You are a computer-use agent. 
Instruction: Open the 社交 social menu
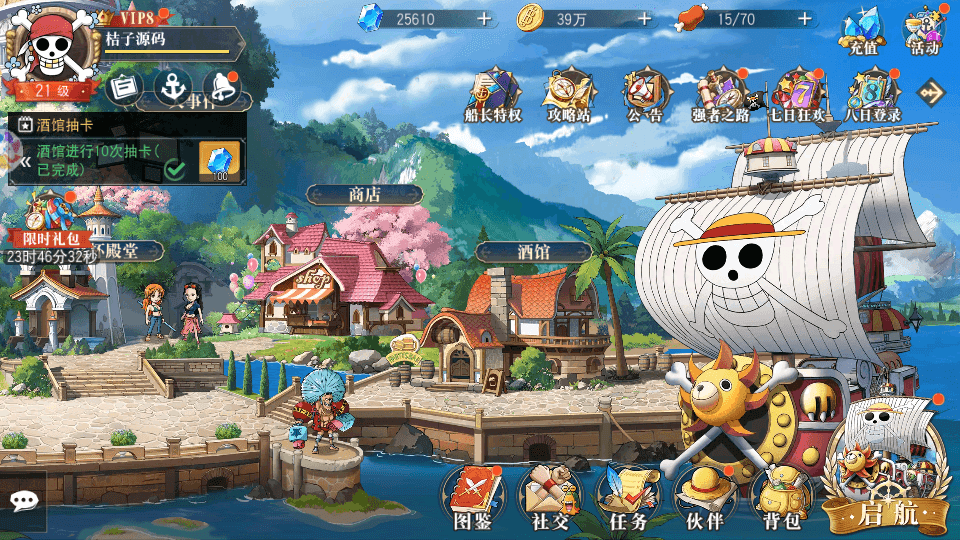pos(550,493)
